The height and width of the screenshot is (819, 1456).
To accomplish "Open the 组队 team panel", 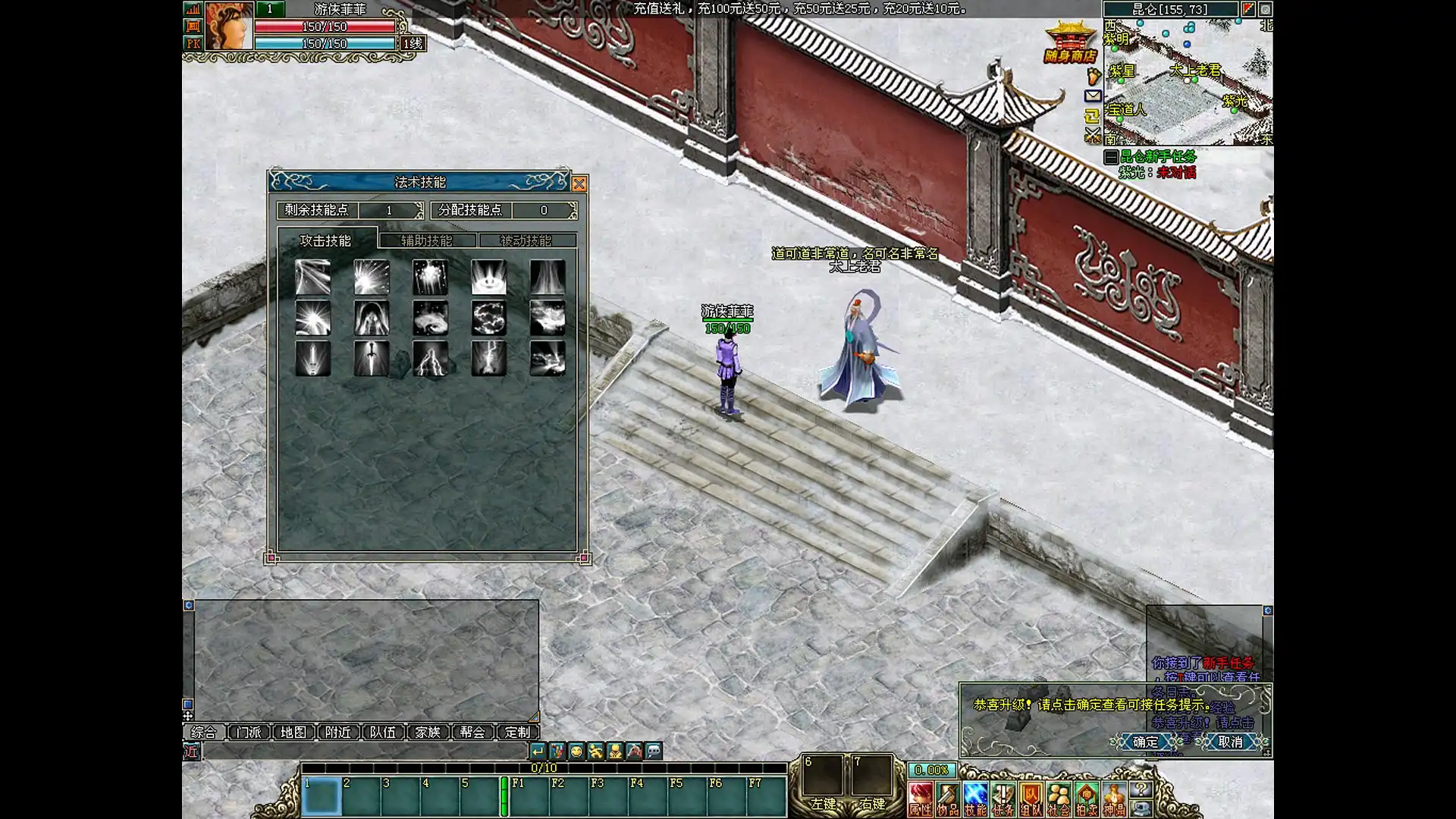I will tap(1031, 799).
